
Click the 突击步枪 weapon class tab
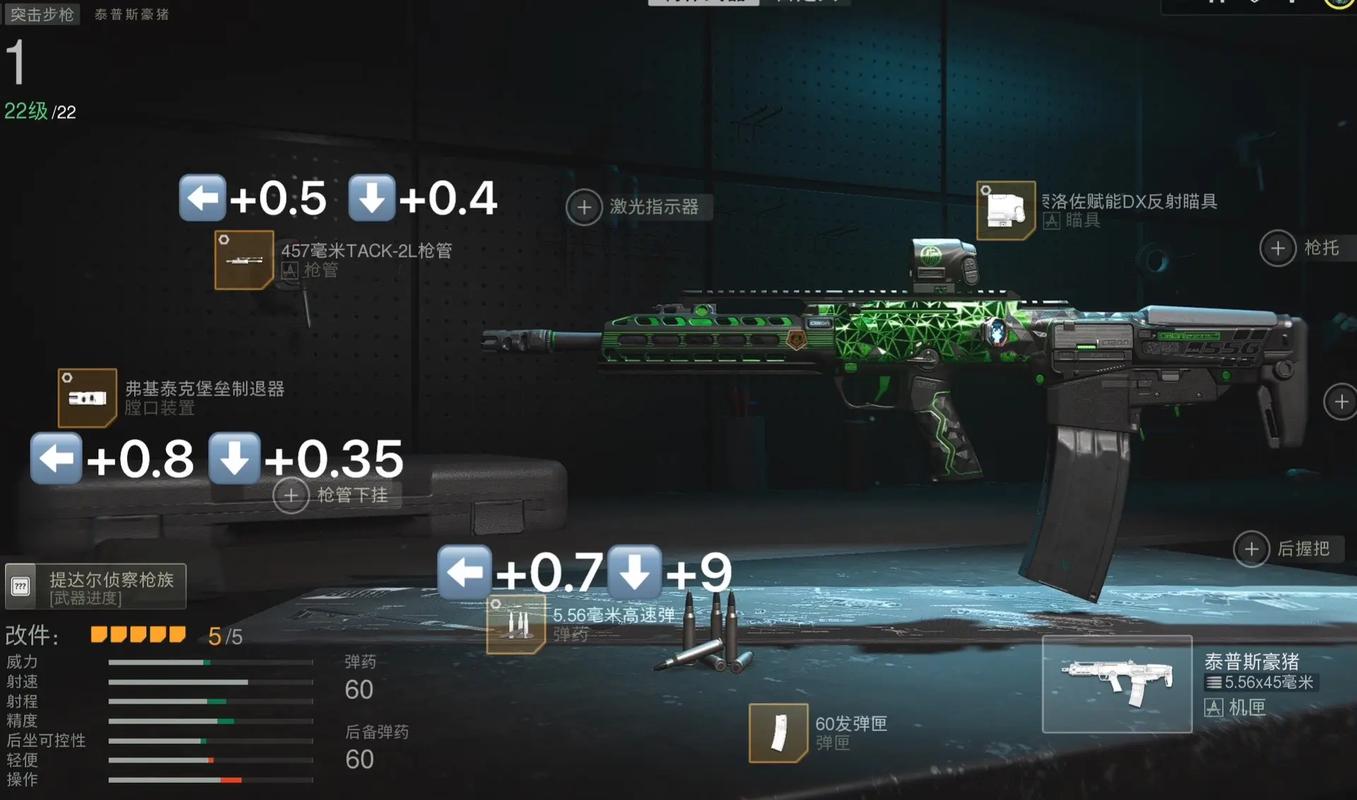[42, 15]
